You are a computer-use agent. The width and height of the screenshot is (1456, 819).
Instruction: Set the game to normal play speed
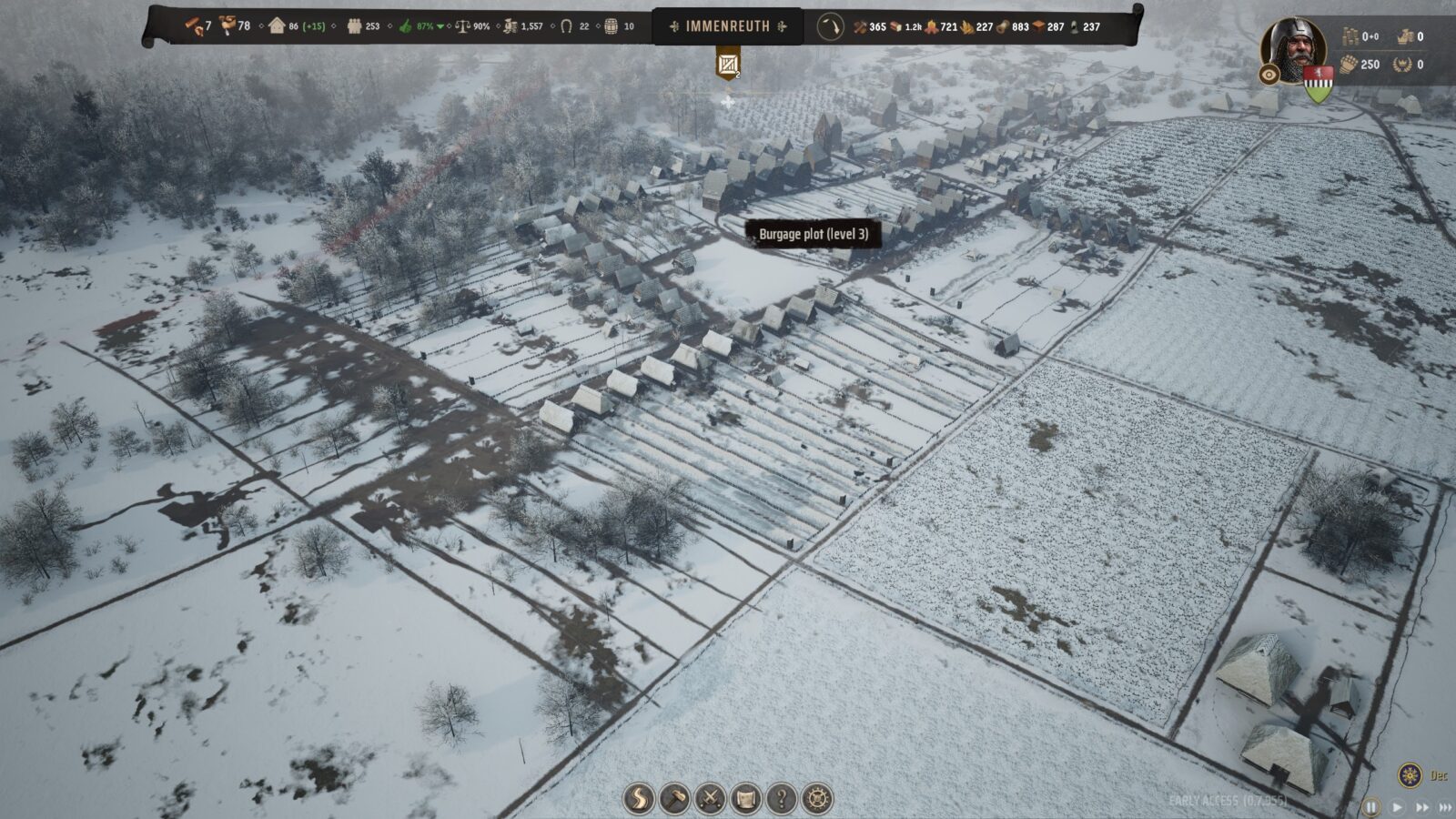[1398, 807]
